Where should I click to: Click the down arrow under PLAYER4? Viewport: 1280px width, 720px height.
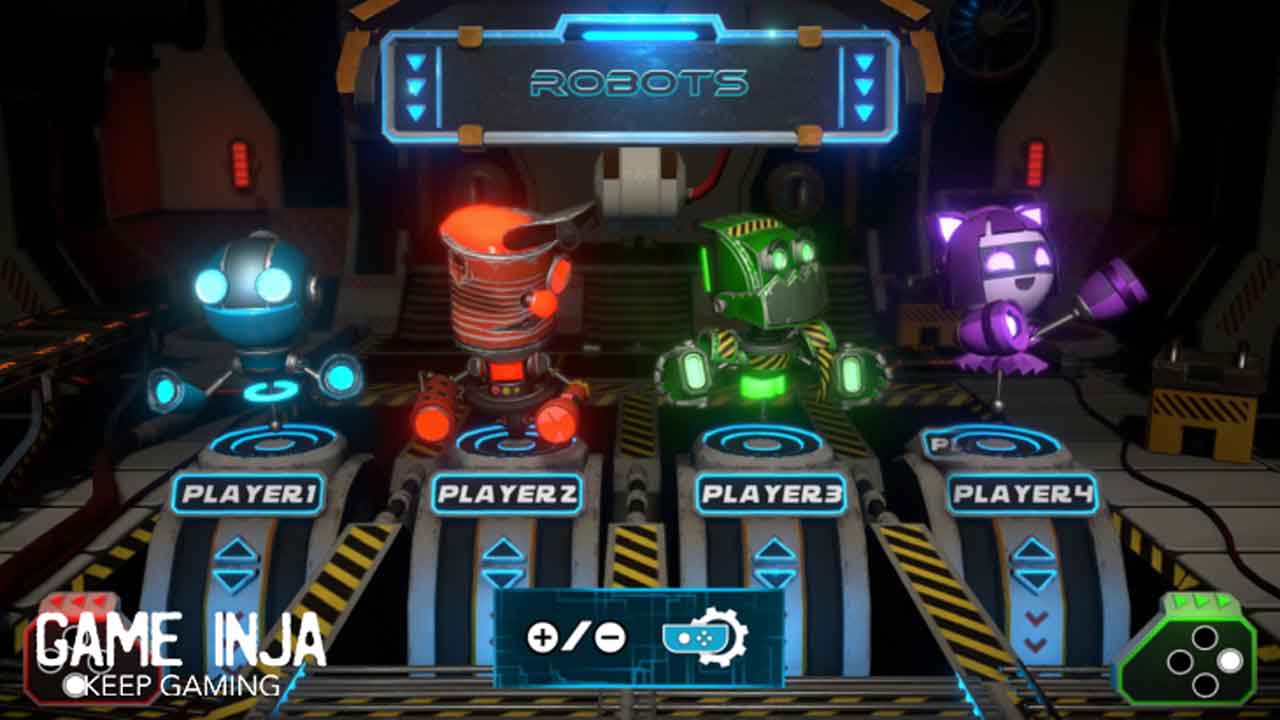[x=1034, y=580]
